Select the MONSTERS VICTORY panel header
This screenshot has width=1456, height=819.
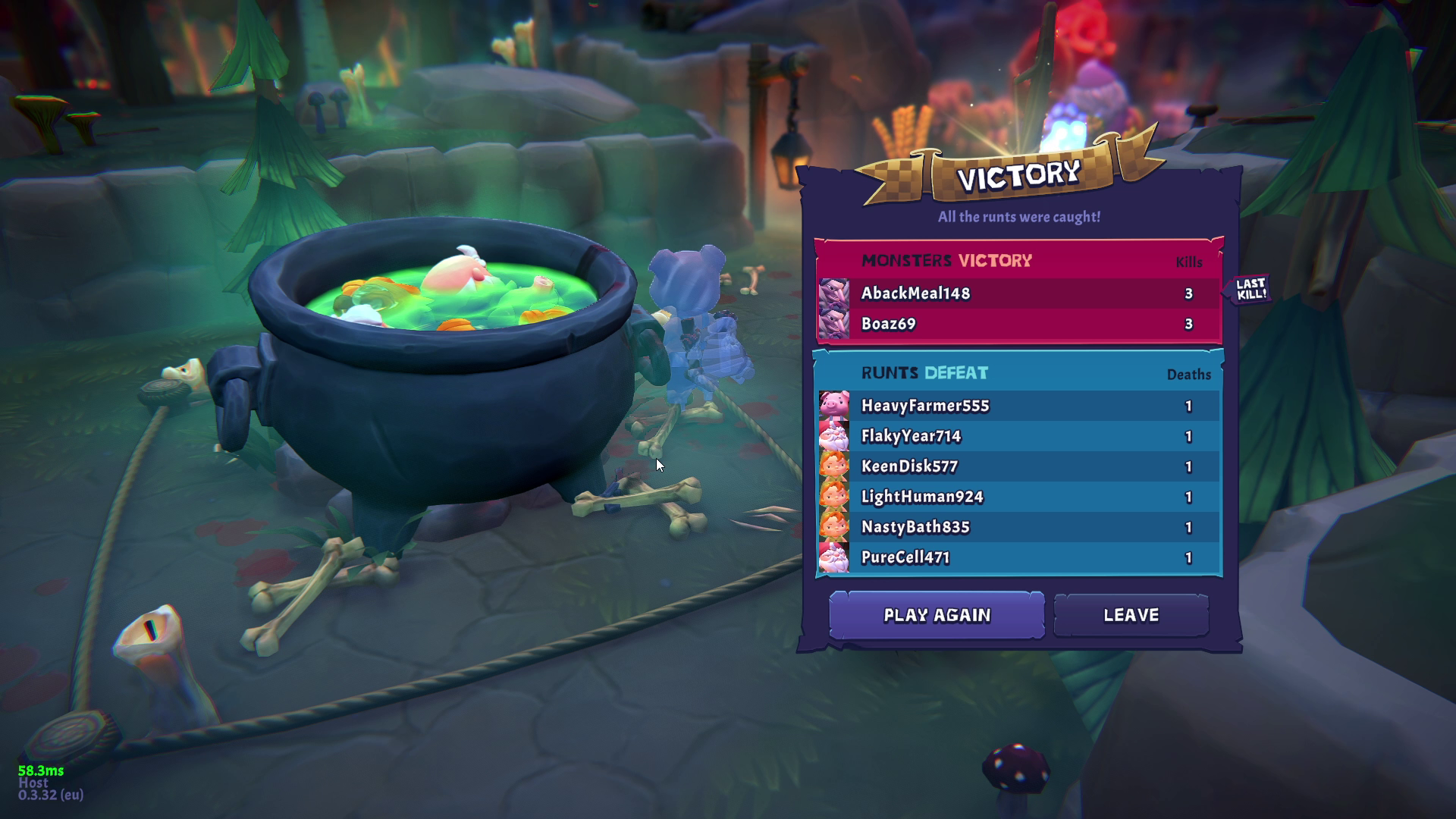pos(946,260)
